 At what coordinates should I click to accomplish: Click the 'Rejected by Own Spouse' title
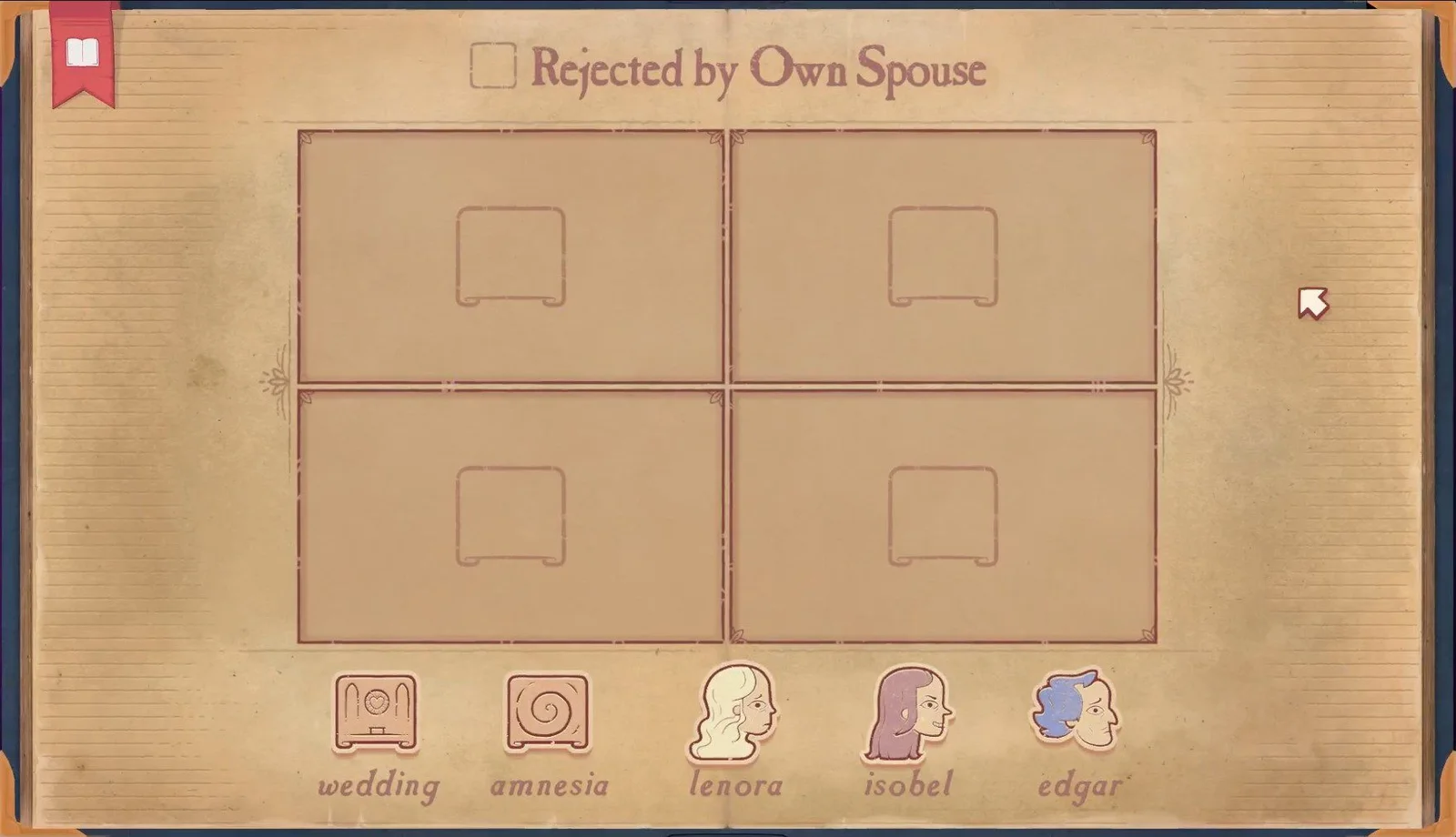760,66
